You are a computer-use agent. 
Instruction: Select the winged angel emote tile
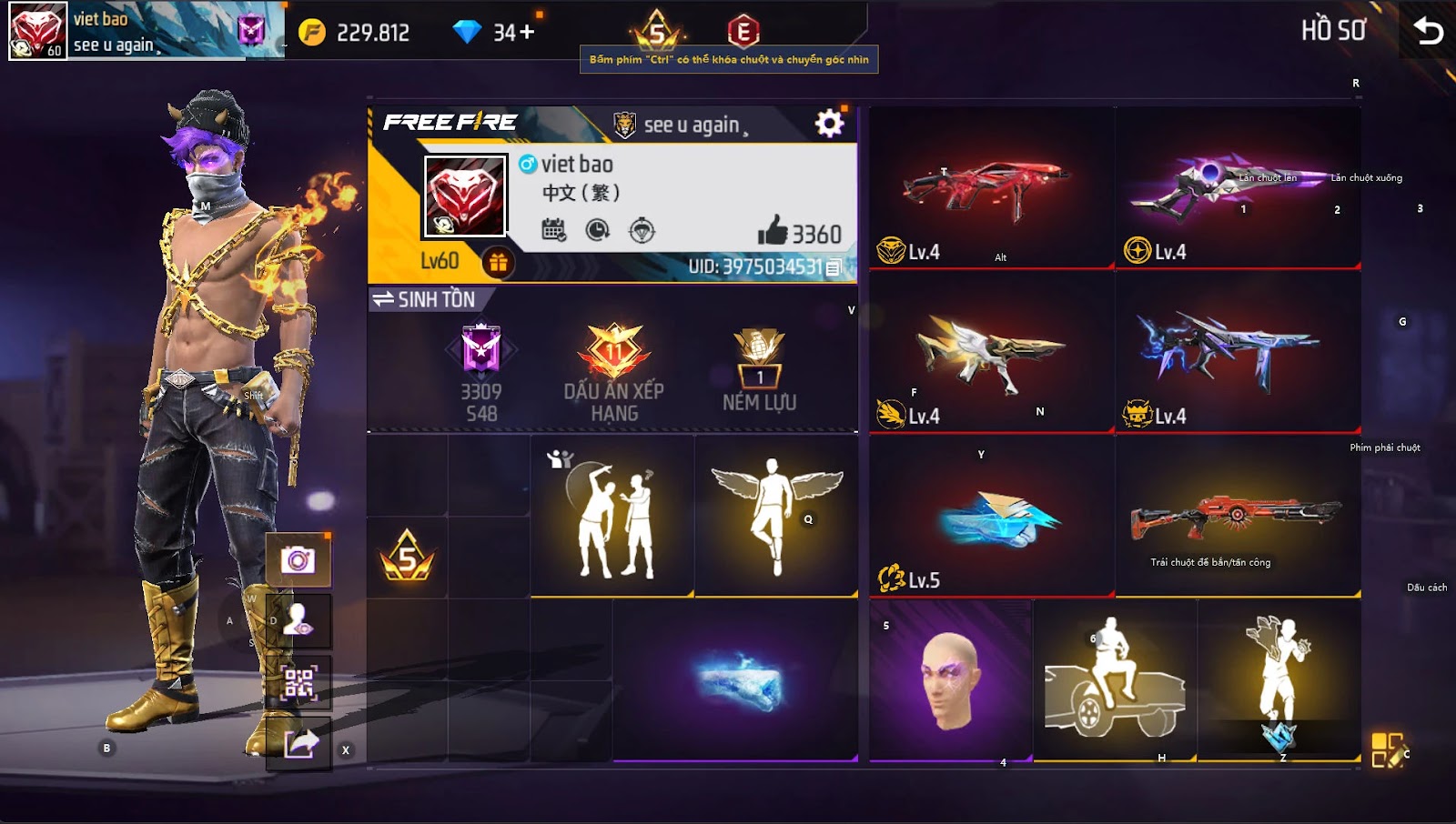coord(776,516)
